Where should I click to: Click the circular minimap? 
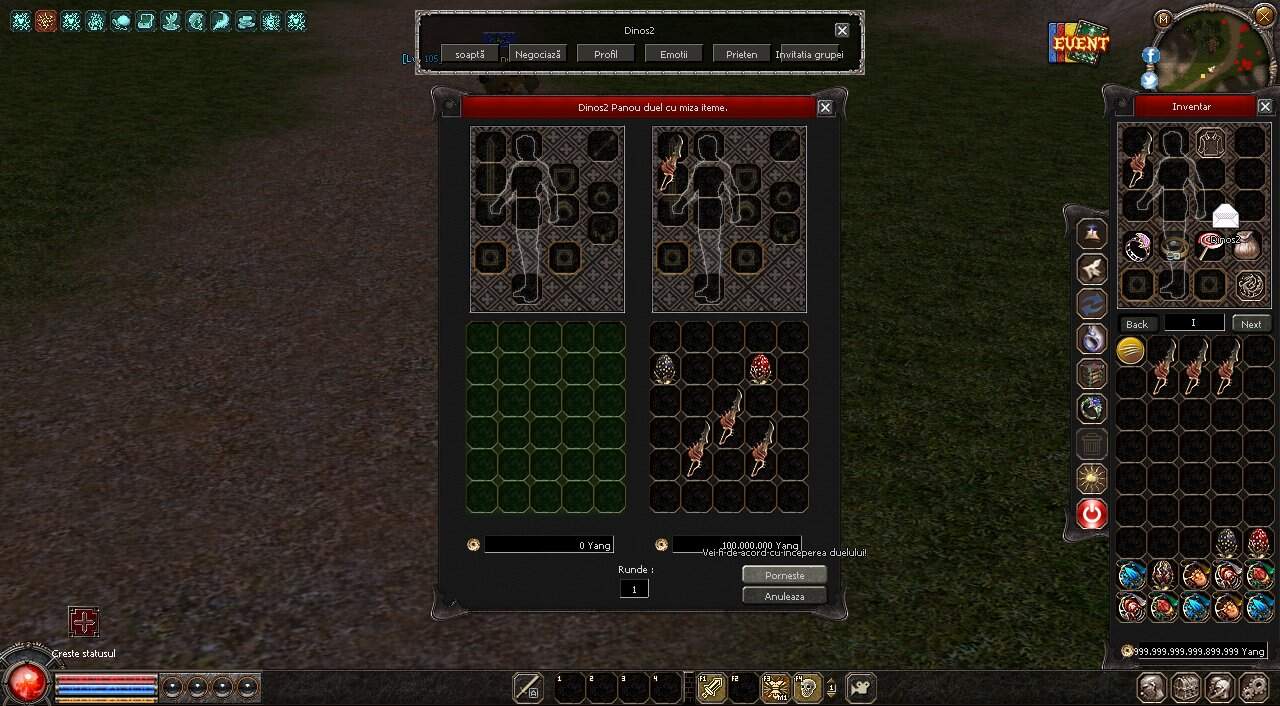point(1214,48)
